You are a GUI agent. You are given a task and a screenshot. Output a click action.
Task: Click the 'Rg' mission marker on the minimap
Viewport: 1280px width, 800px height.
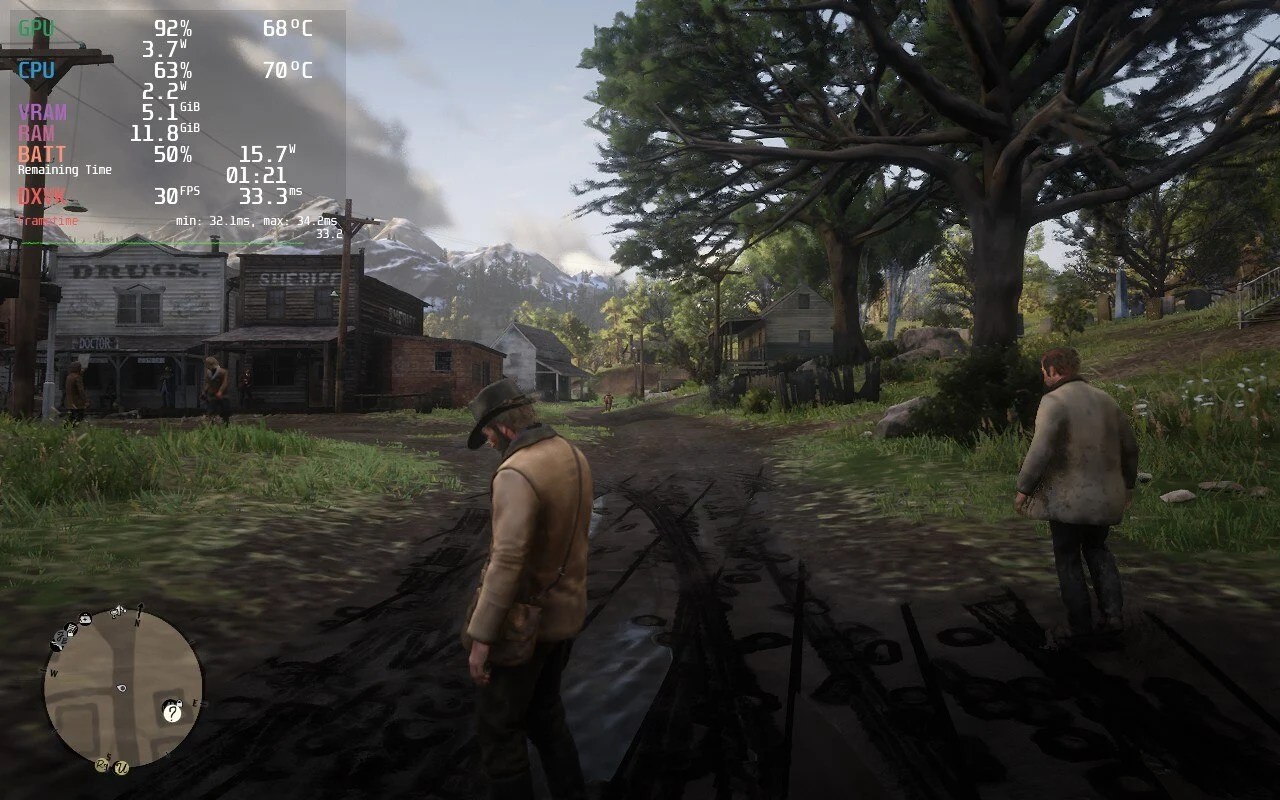(x=102, y=765)
